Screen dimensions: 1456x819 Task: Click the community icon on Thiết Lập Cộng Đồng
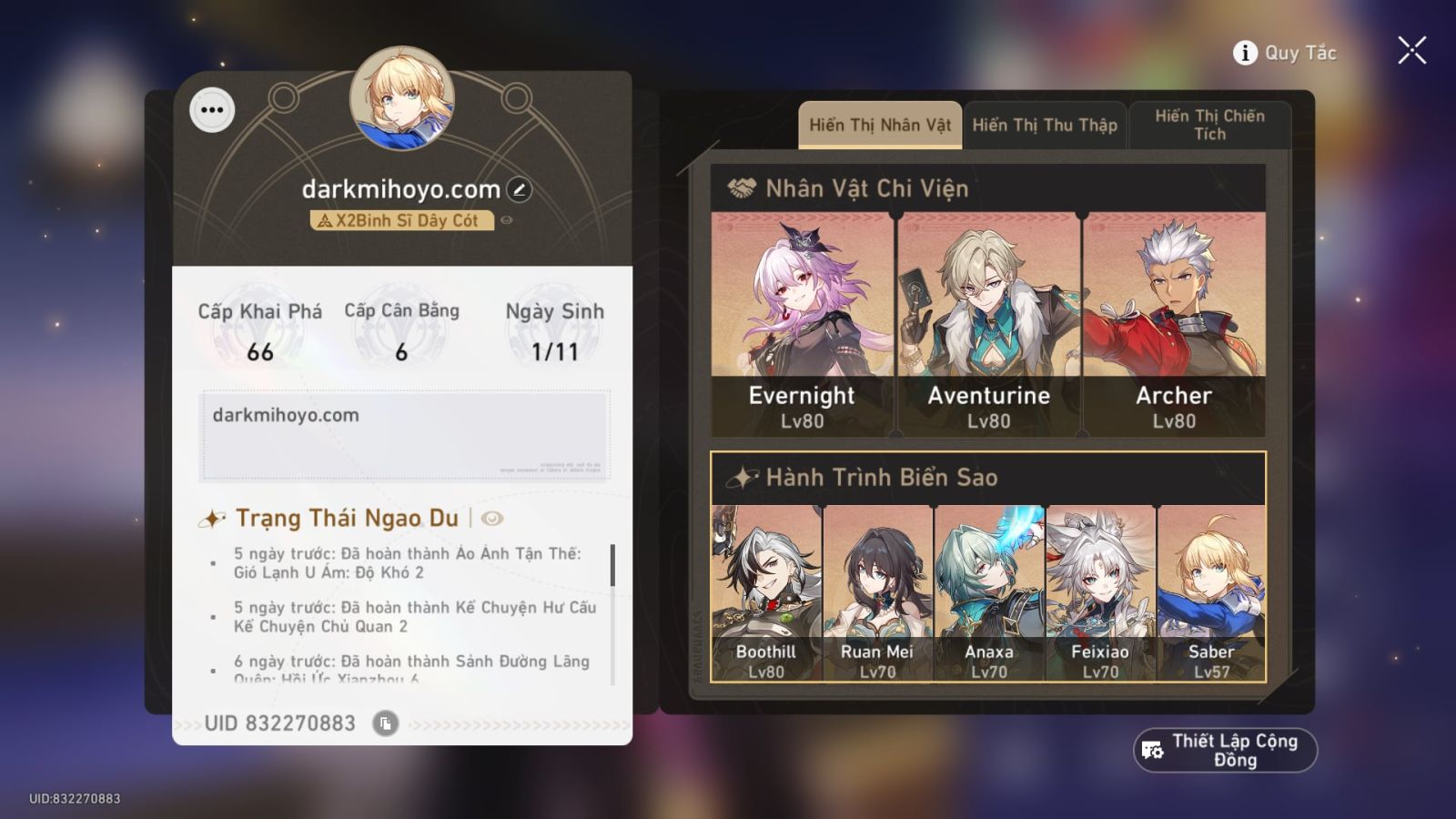pos(1151,749)
